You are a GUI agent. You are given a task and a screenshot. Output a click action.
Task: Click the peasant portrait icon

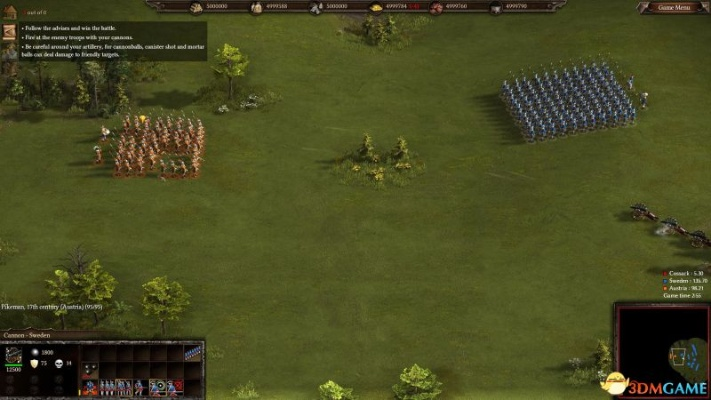click(x=9, y=50)
